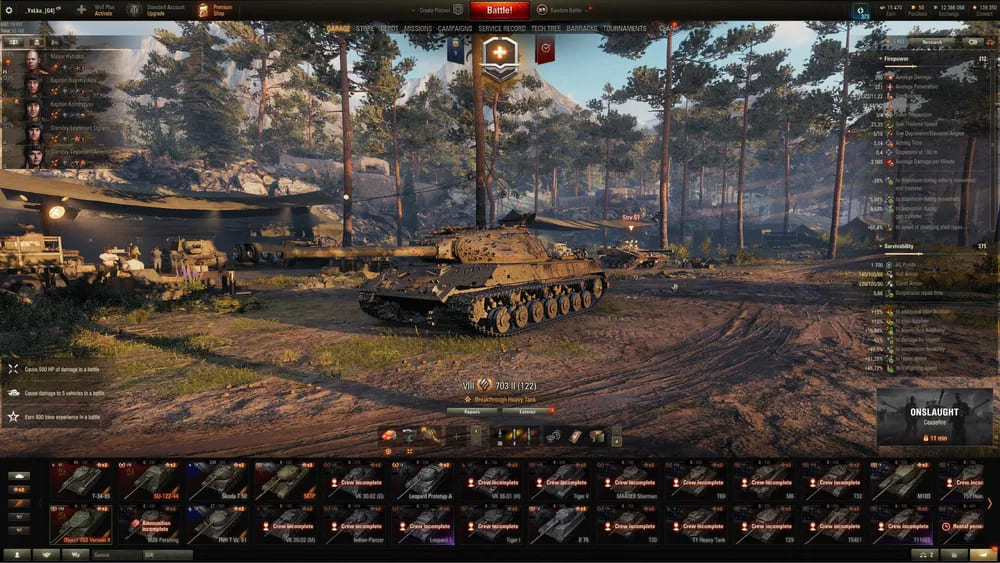The width and height of the screenshot is (1000, 563).
Task: Go to the Campaigns tab
Action: 455,29
